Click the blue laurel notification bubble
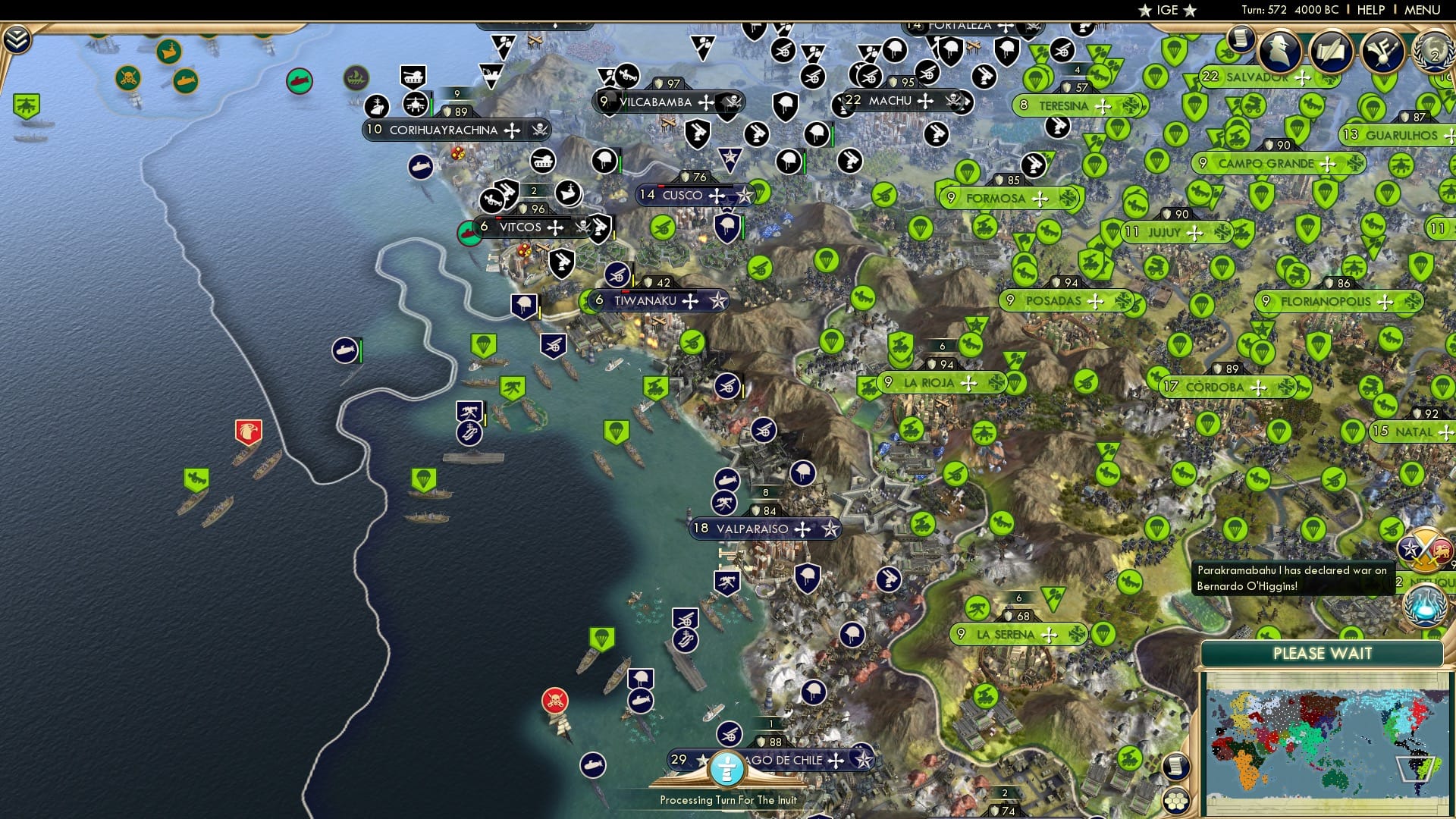Viewport: 1456px width, 819px height. pyautogui.click(x=1423, y=607)
